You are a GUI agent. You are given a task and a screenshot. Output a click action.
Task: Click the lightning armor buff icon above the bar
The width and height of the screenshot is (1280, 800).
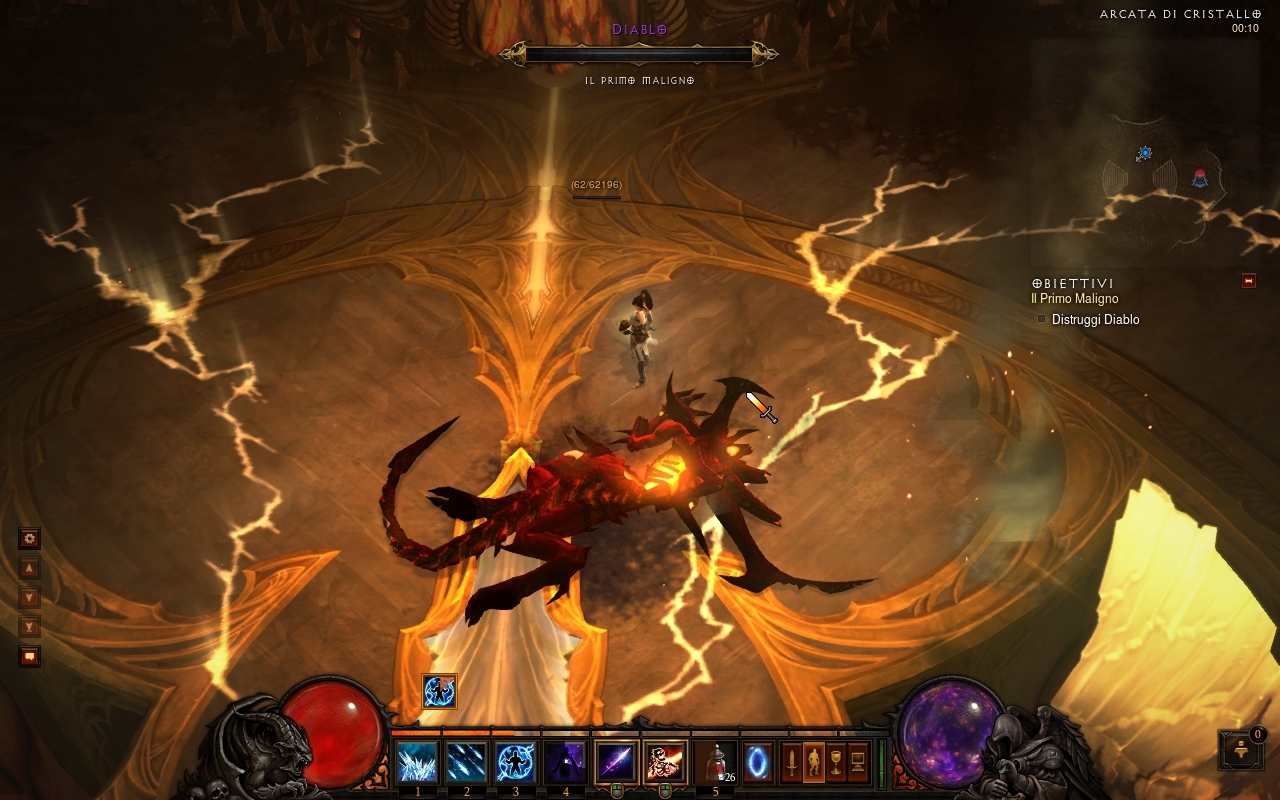pyautogui.click(x=439, y=690)
